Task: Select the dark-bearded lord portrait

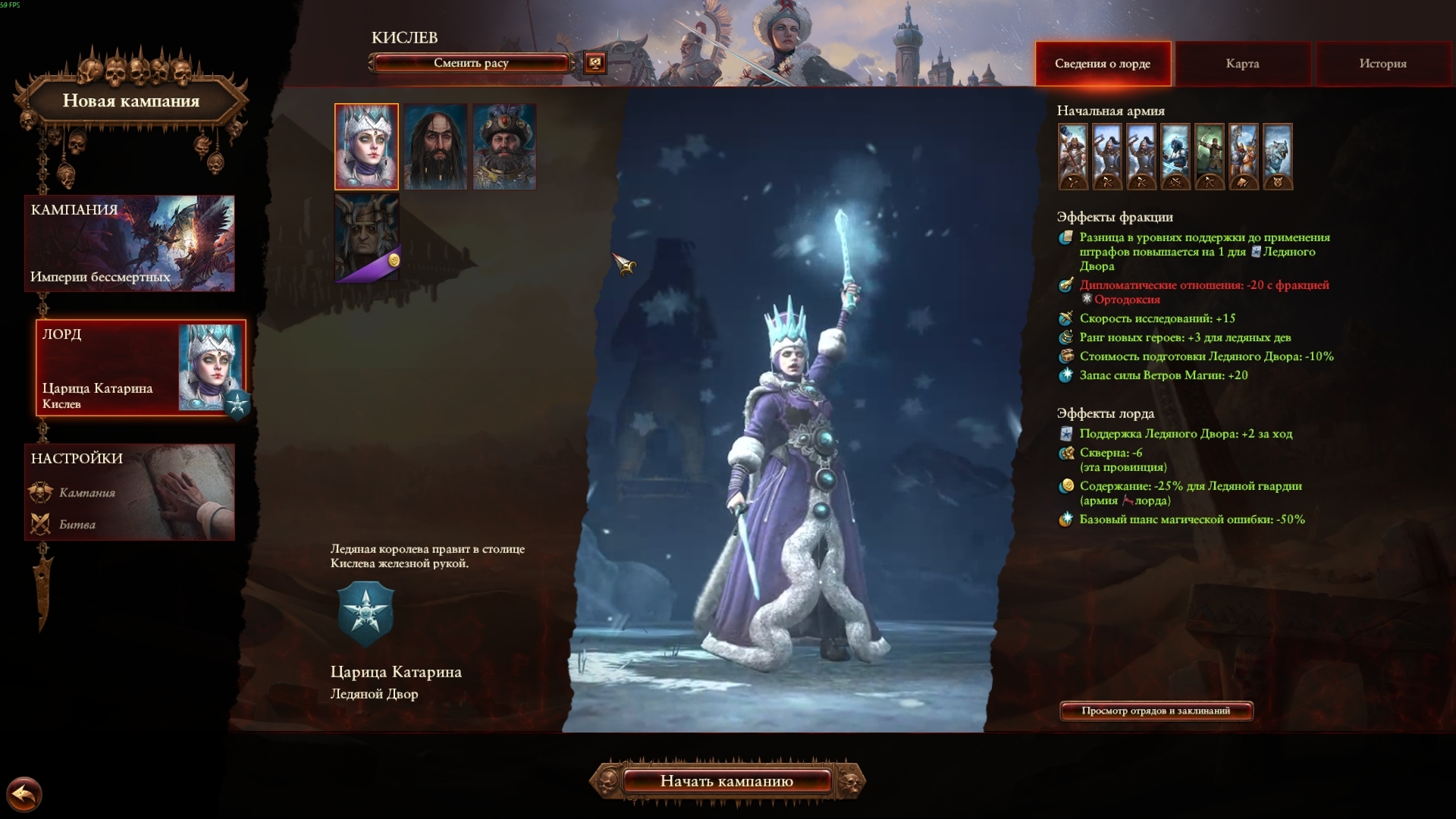Action: click(435, 146)
